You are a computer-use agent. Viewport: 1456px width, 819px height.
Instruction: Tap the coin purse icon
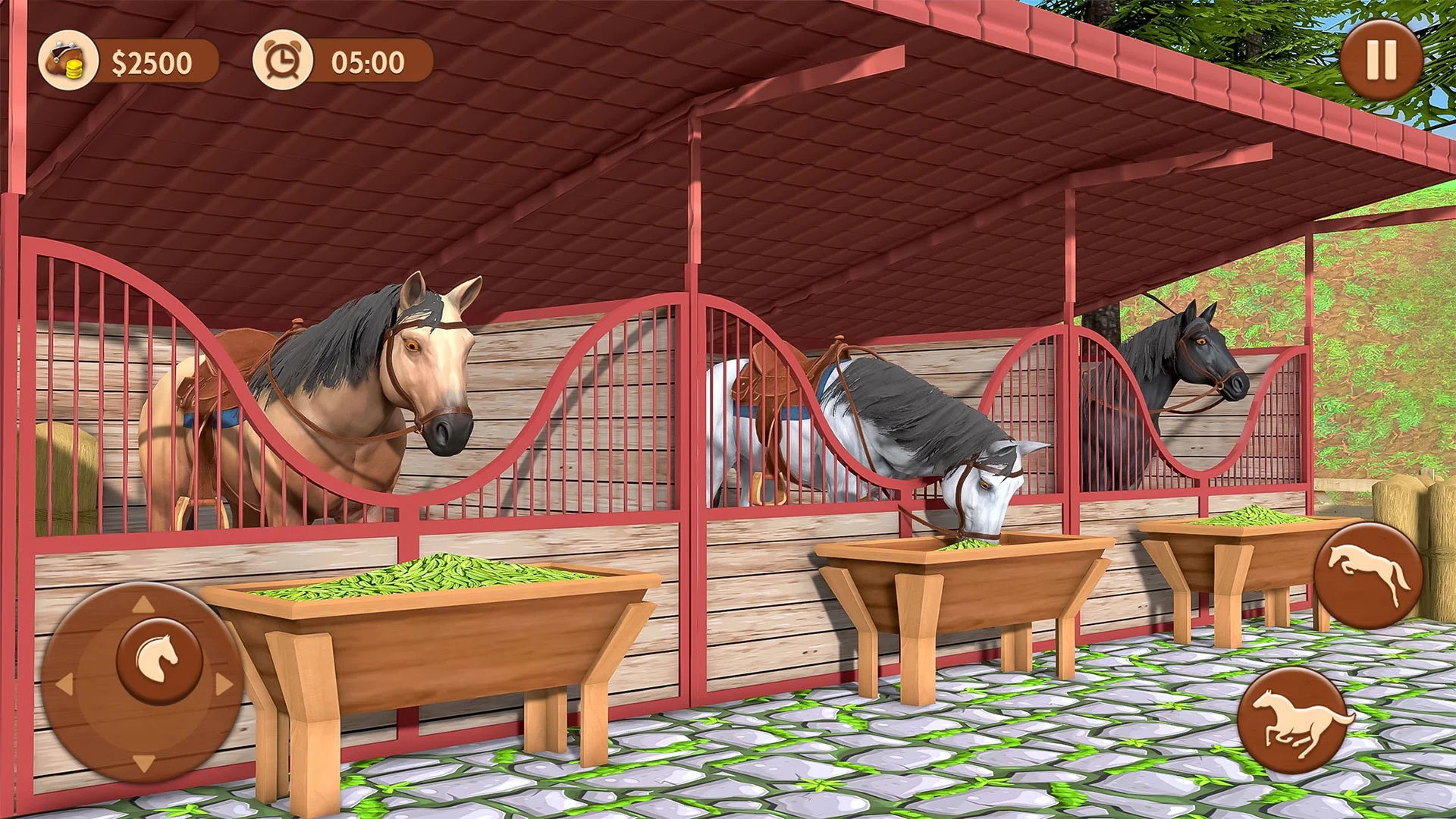[70, 61]
